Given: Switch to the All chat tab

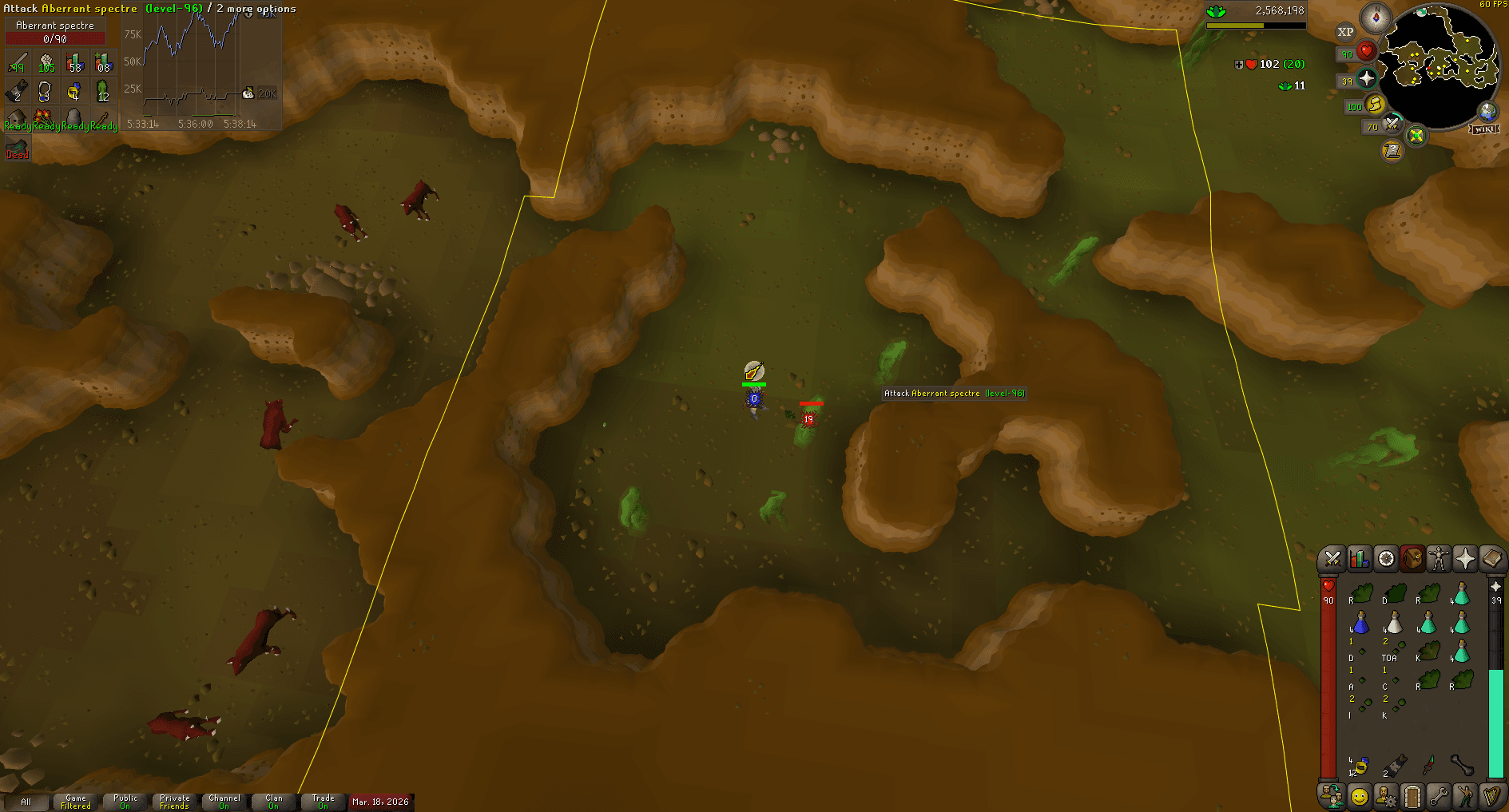Looking at the screenshot, I should [28, 802].
